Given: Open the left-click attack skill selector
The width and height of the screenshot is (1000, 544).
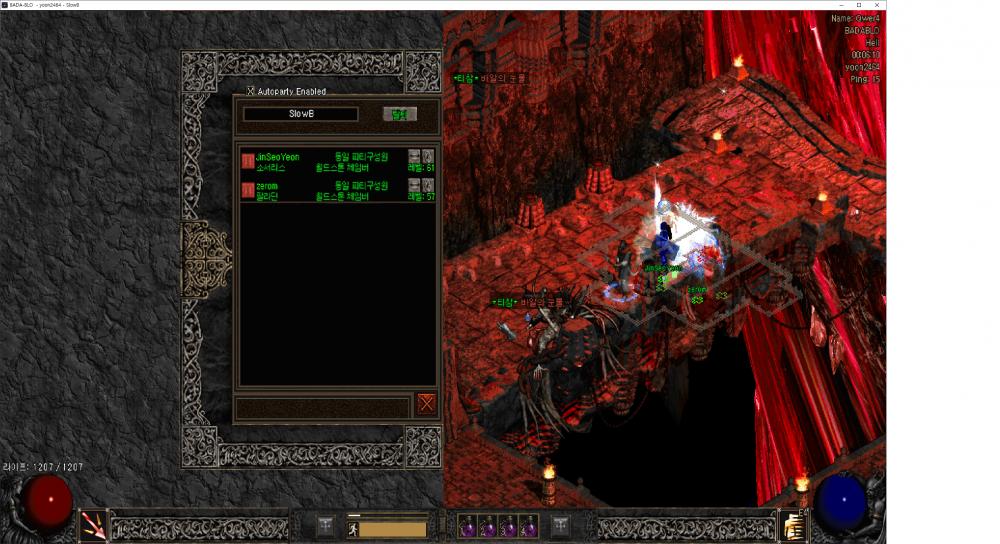Looking at the screenshot, I should click(x=93, y=525).
